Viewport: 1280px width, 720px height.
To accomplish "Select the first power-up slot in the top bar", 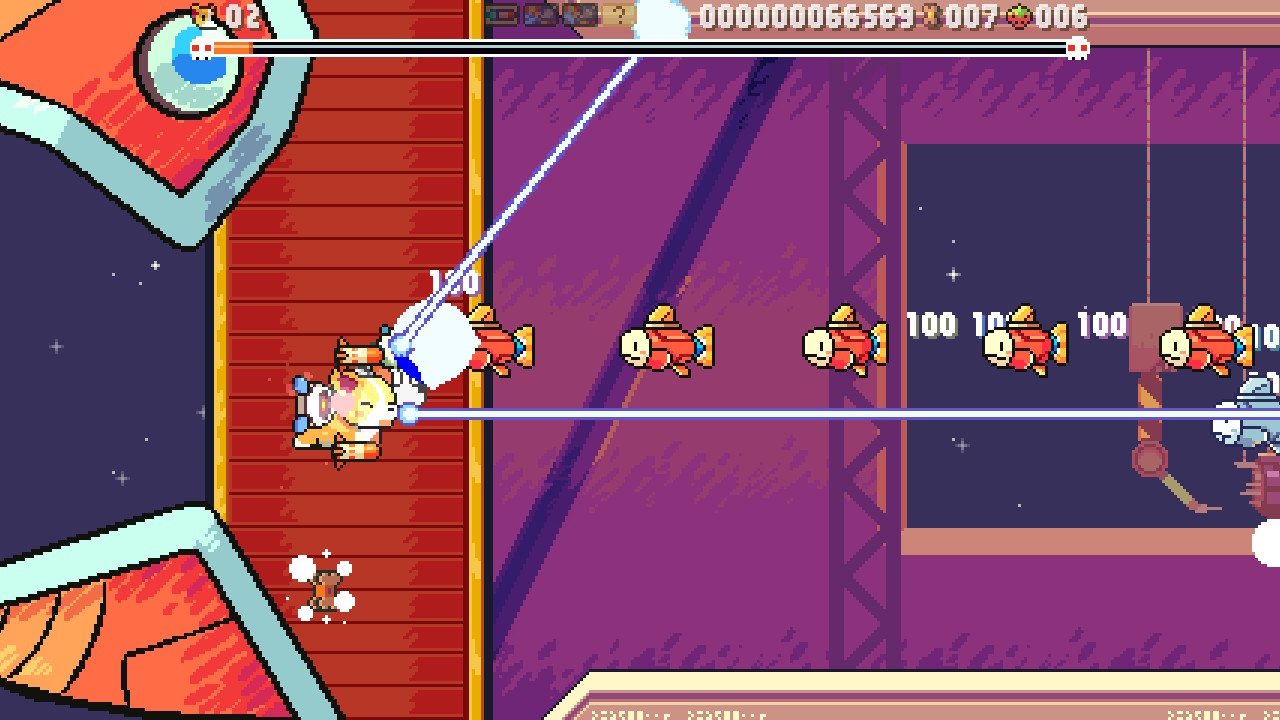I will [499, 14].
